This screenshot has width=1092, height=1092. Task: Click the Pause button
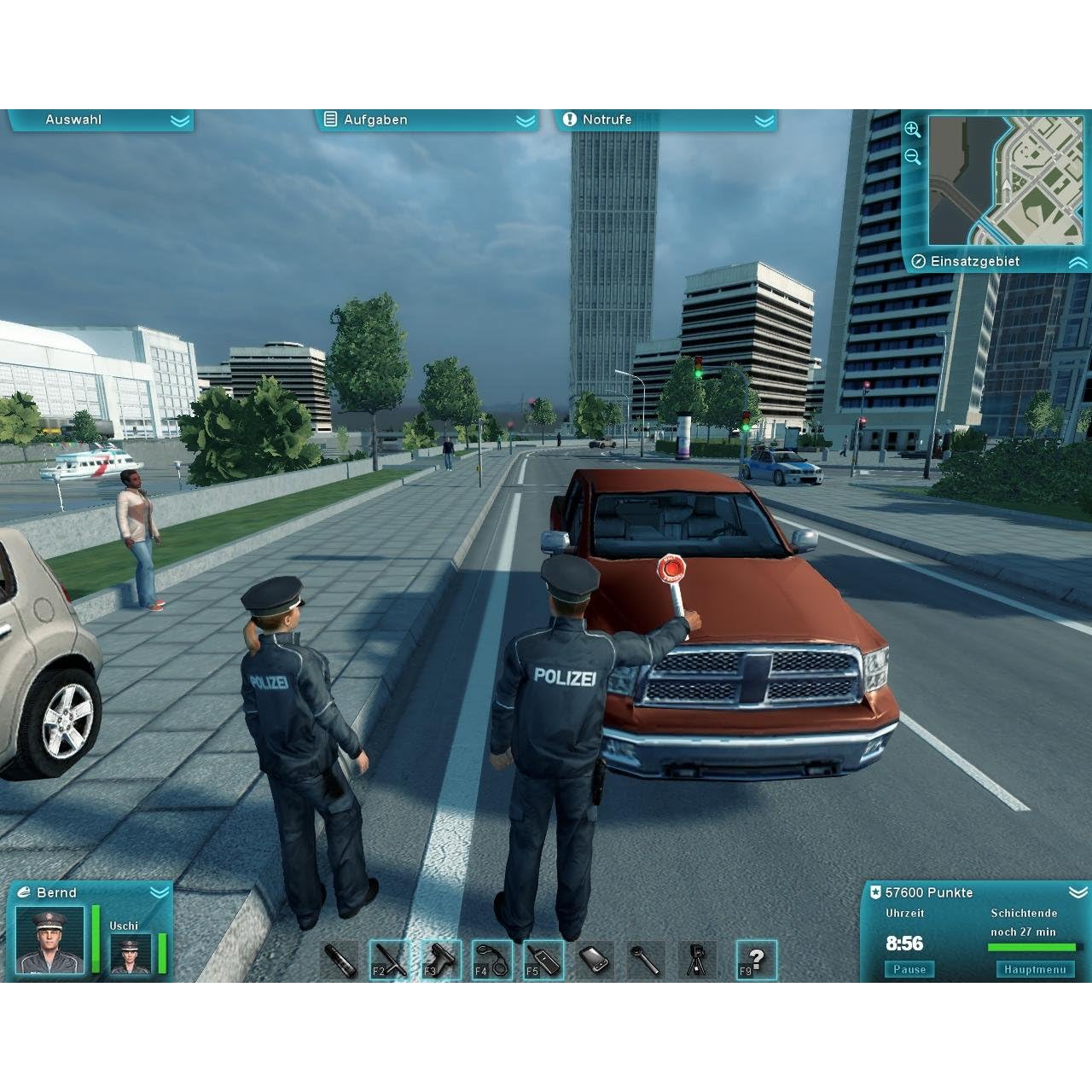(x=909, y=969)
